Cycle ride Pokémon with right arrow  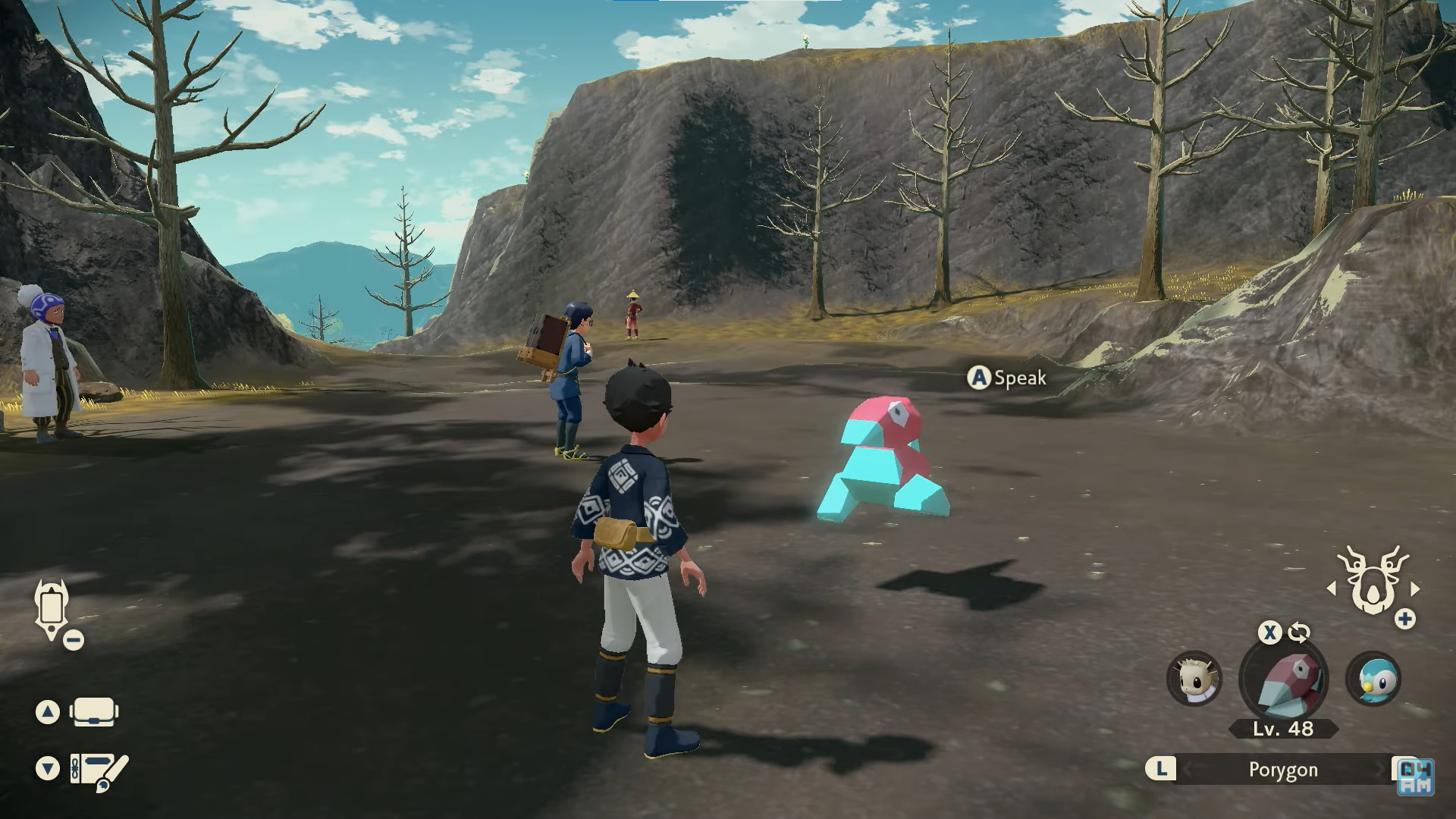pyautogui.click(x=1415, y=588)
